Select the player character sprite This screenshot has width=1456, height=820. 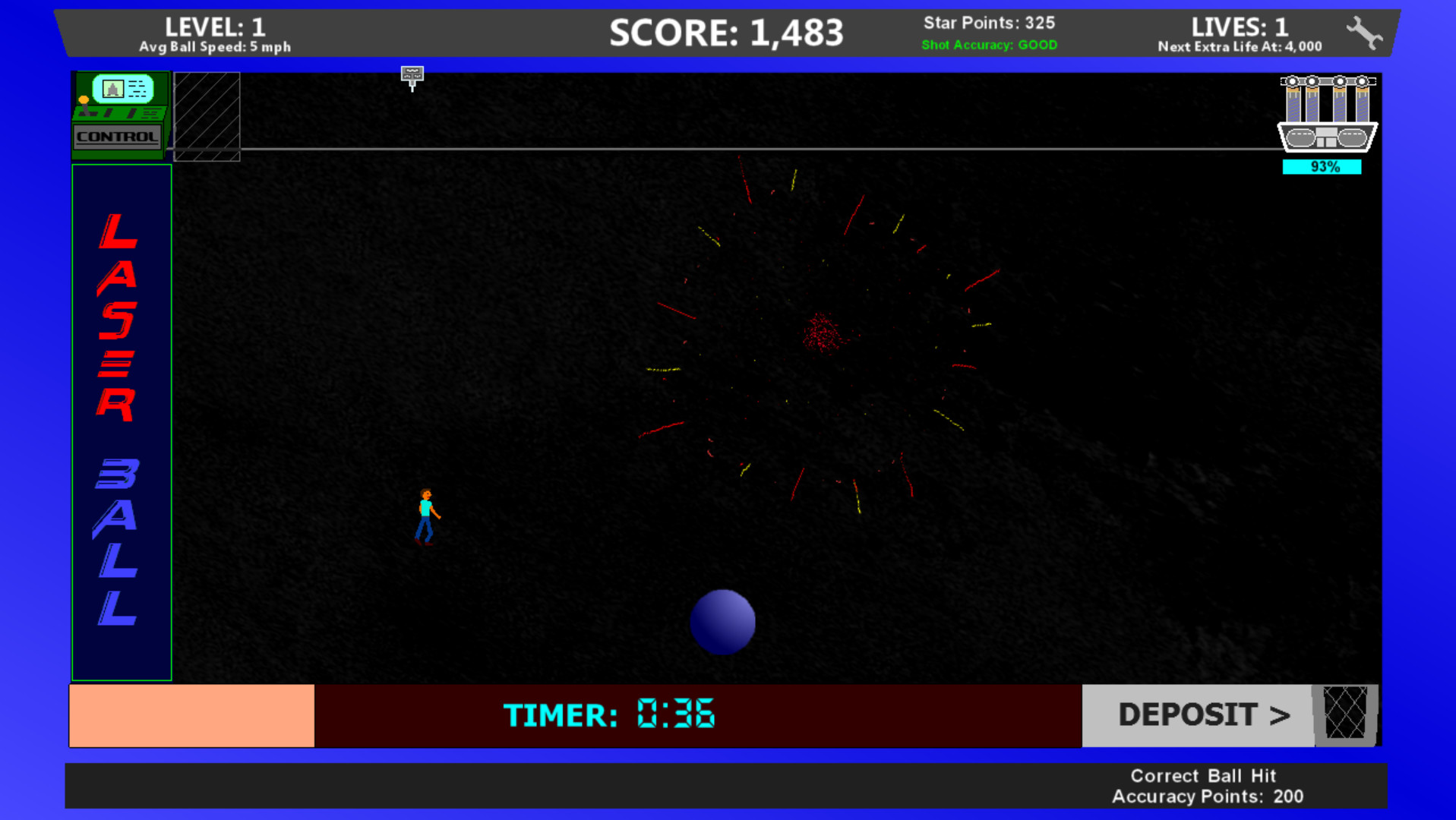tap(426, 516)
